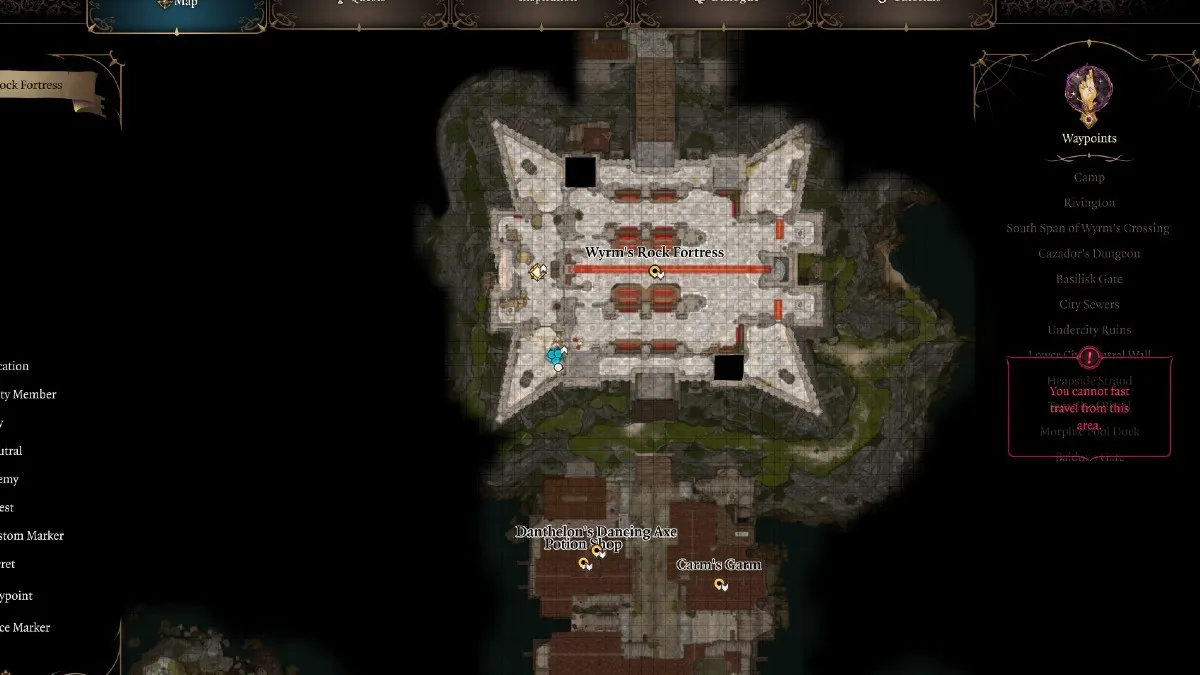Viewport: 1200px width, 675px height.
Task: Select the Camp waypoint
Action: pos(1089,177)
